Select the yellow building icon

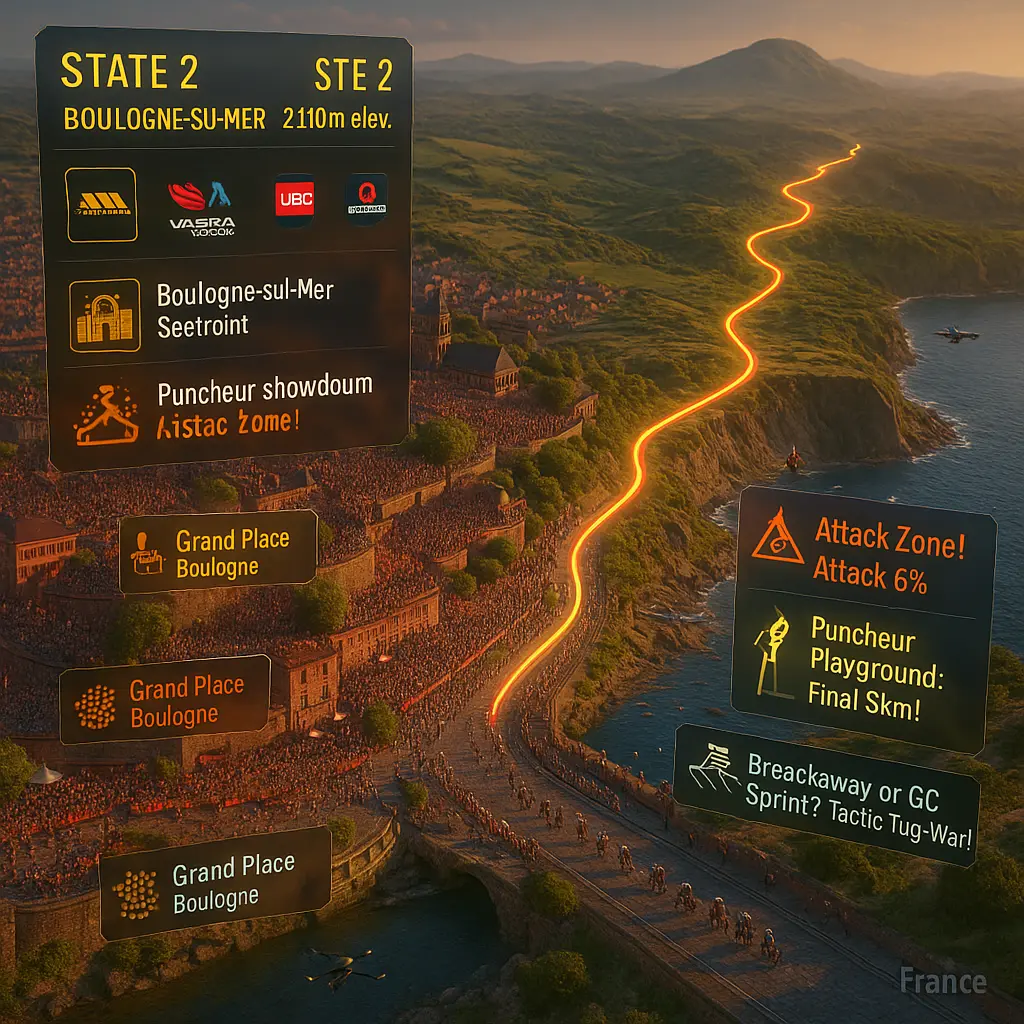(x=104, y=315)
